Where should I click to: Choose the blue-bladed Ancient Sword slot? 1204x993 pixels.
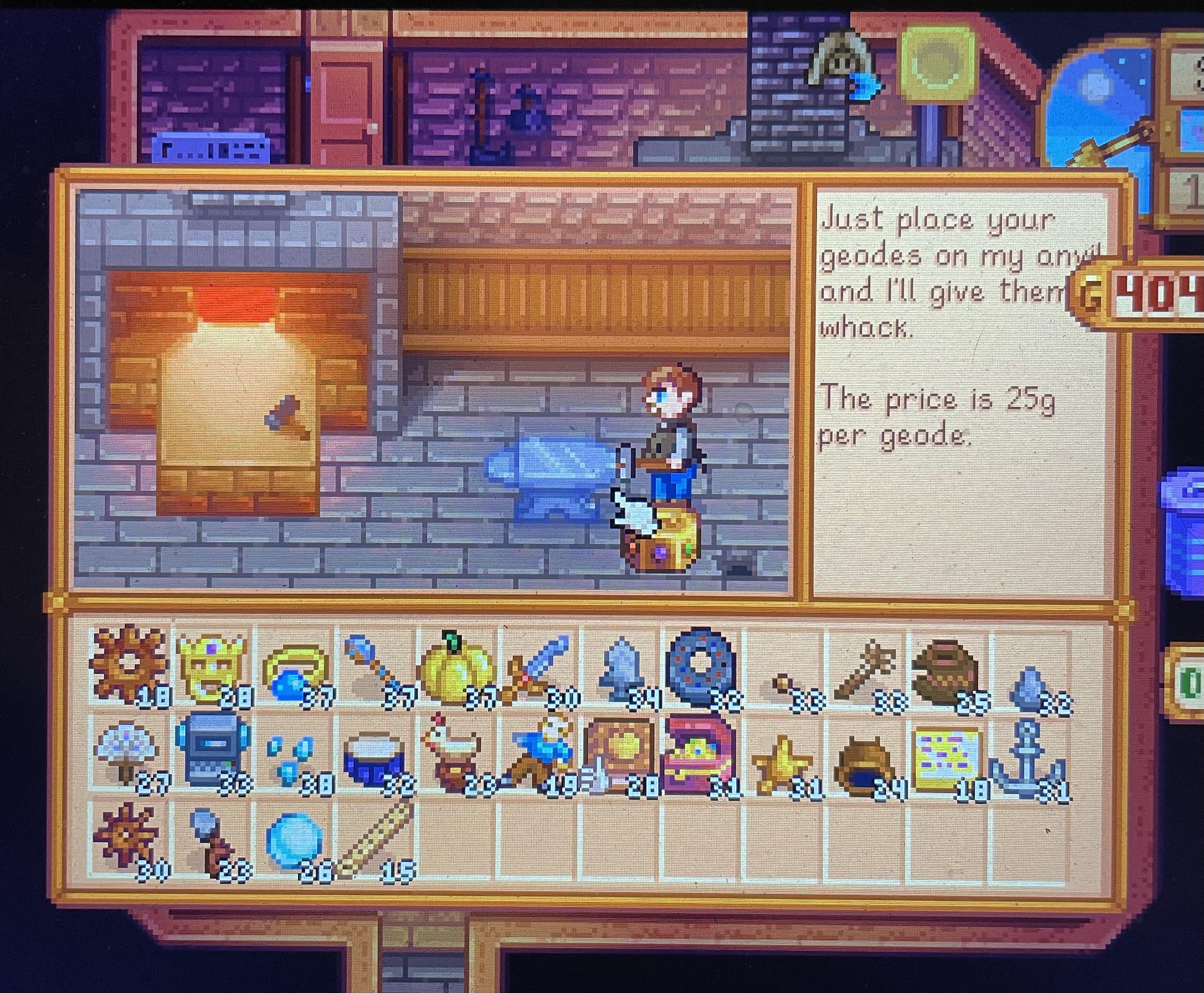point(538,666)
